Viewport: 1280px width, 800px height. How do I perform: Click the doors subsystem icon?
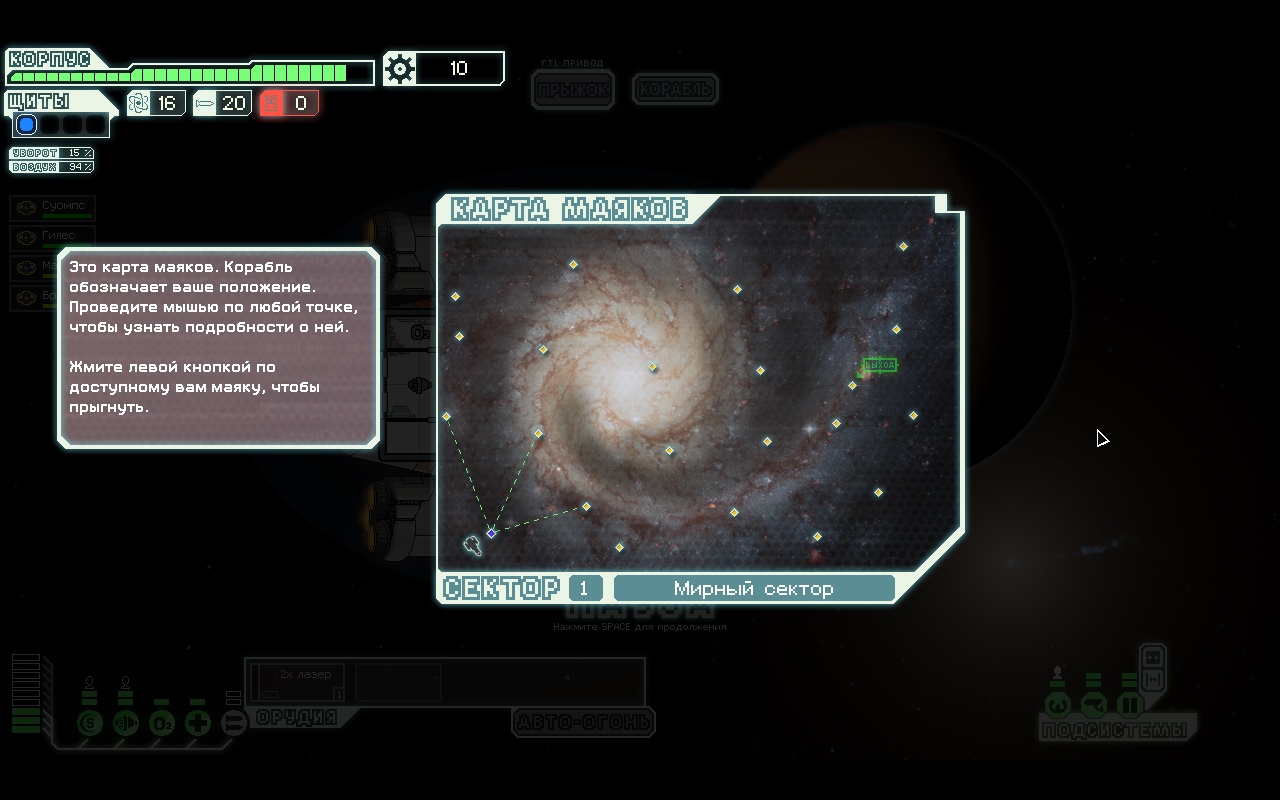(x=1129, y=706)
